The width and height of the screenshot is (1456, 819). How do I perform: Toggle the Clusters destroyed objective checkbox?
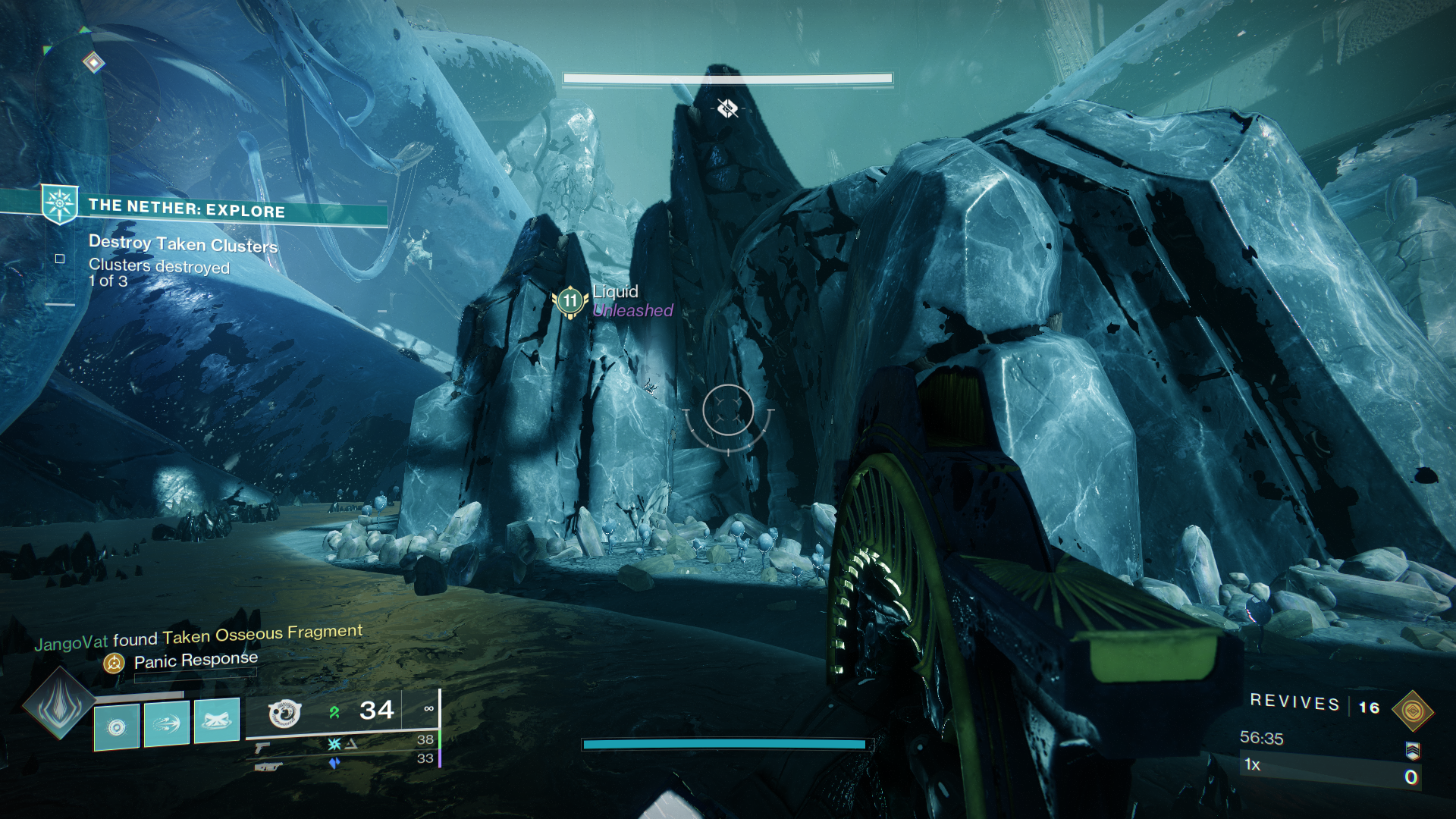pyautogui.click(x=58, y=259)
